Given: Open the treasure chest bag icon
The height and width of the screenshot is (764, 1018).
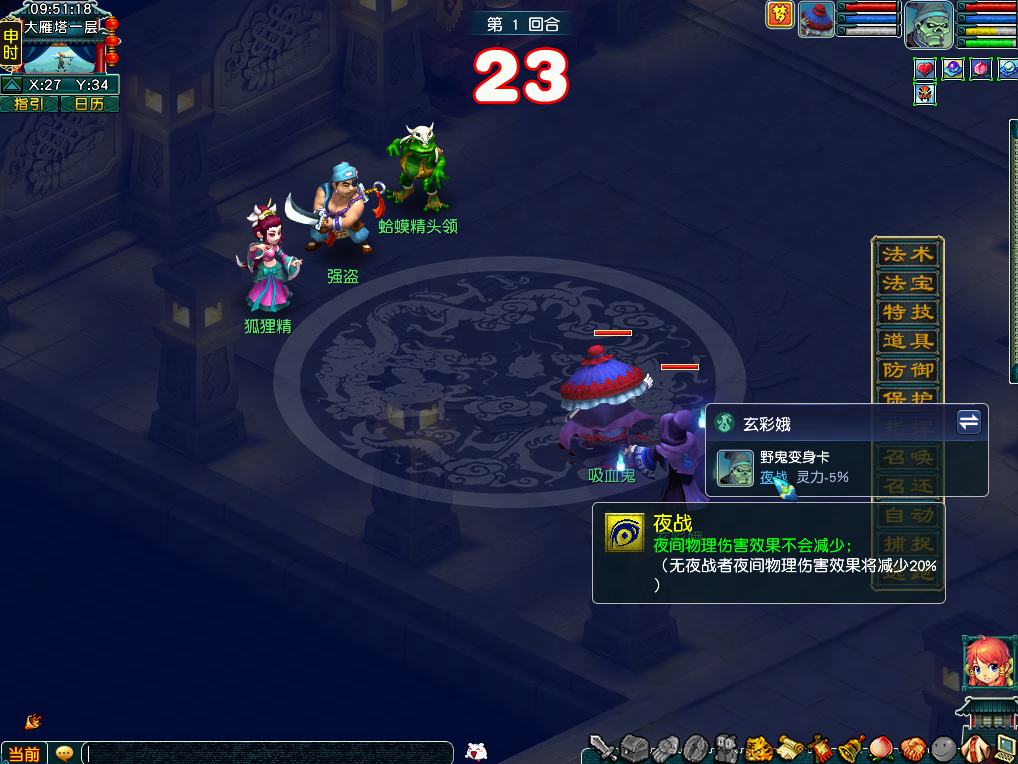Looking at the screenshot, I should point(634,748).
